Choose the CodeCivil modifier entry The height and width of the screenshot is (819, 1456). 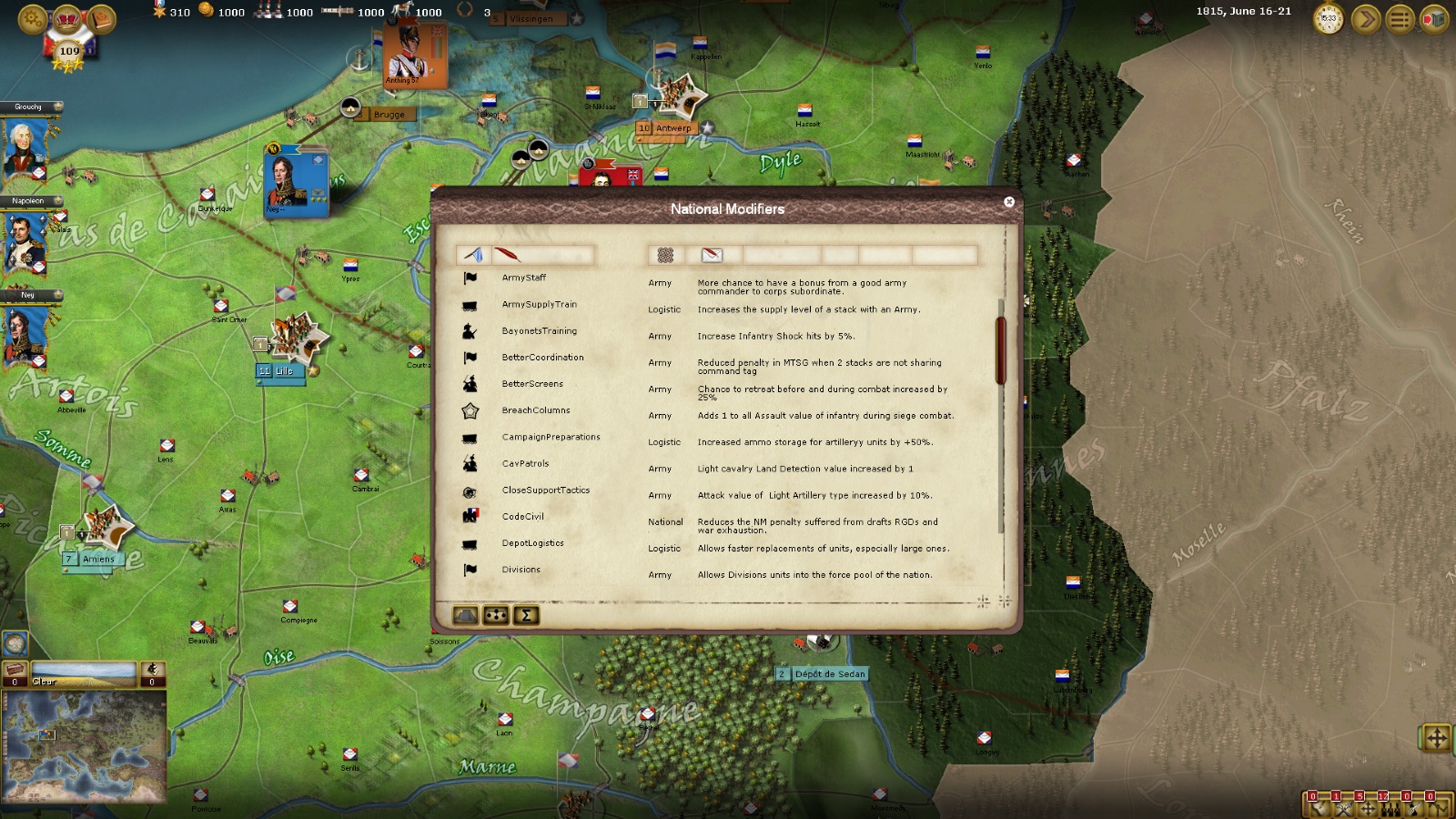coord(522,517)
